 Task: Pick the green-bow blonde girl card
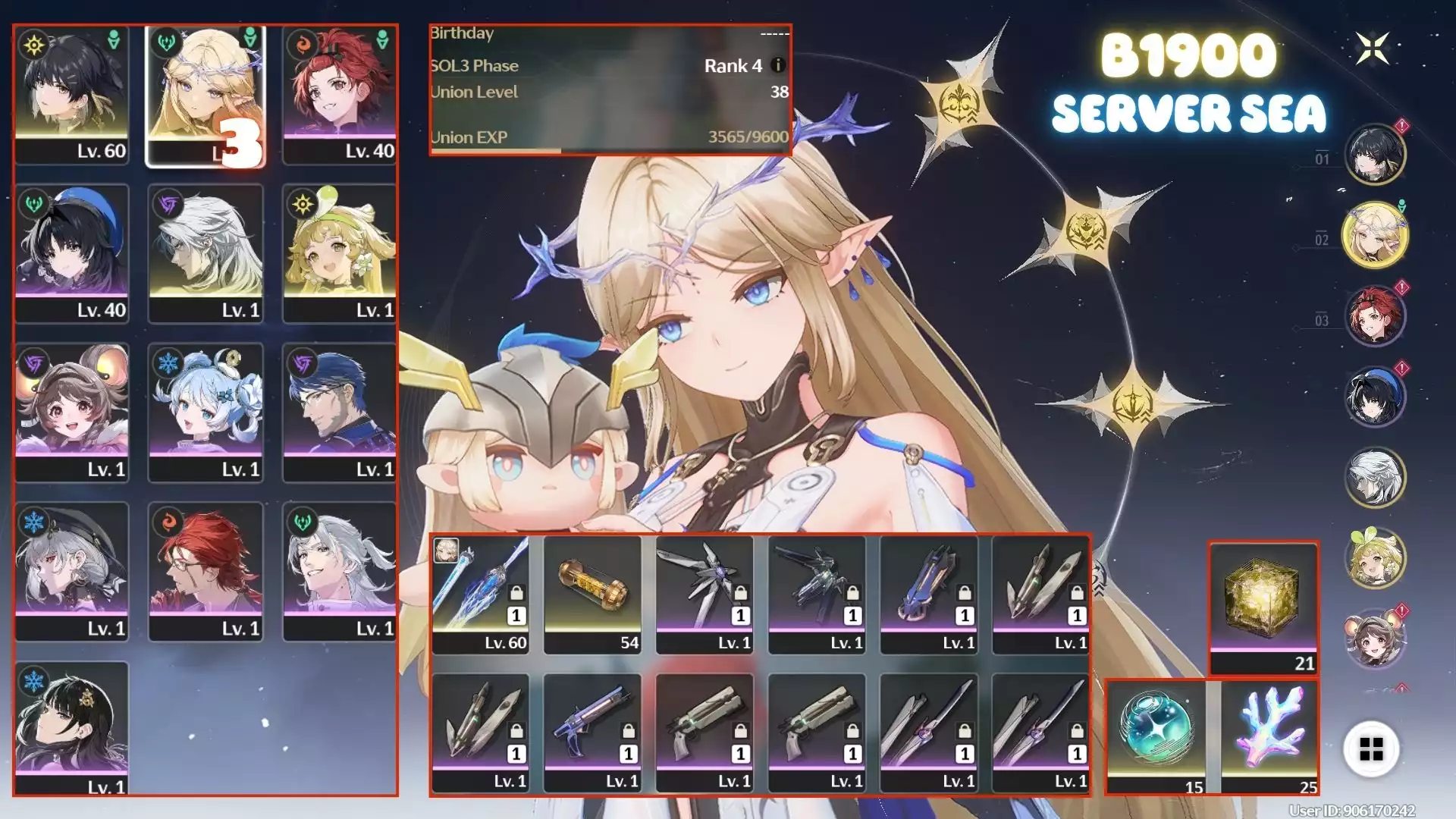pyautogui.click(x=340, y=254)
